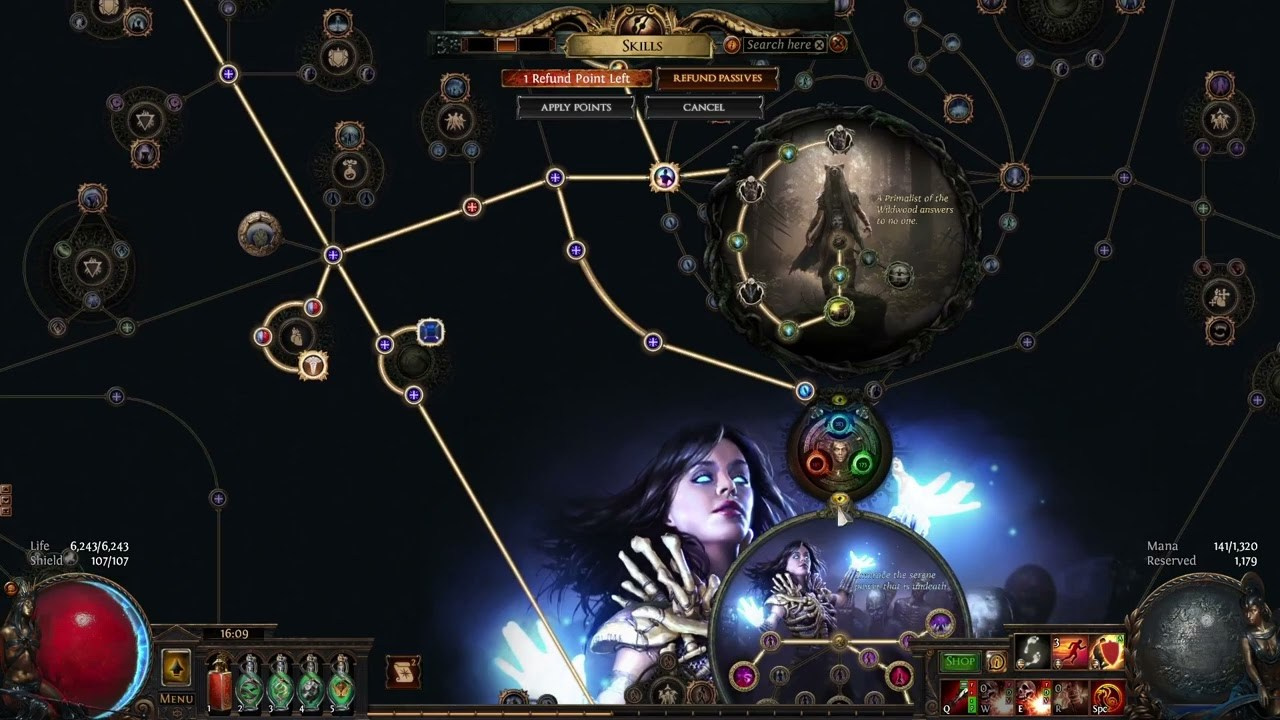
Task: Click the skull skill icon bound to E
Action: [1031, 696]
